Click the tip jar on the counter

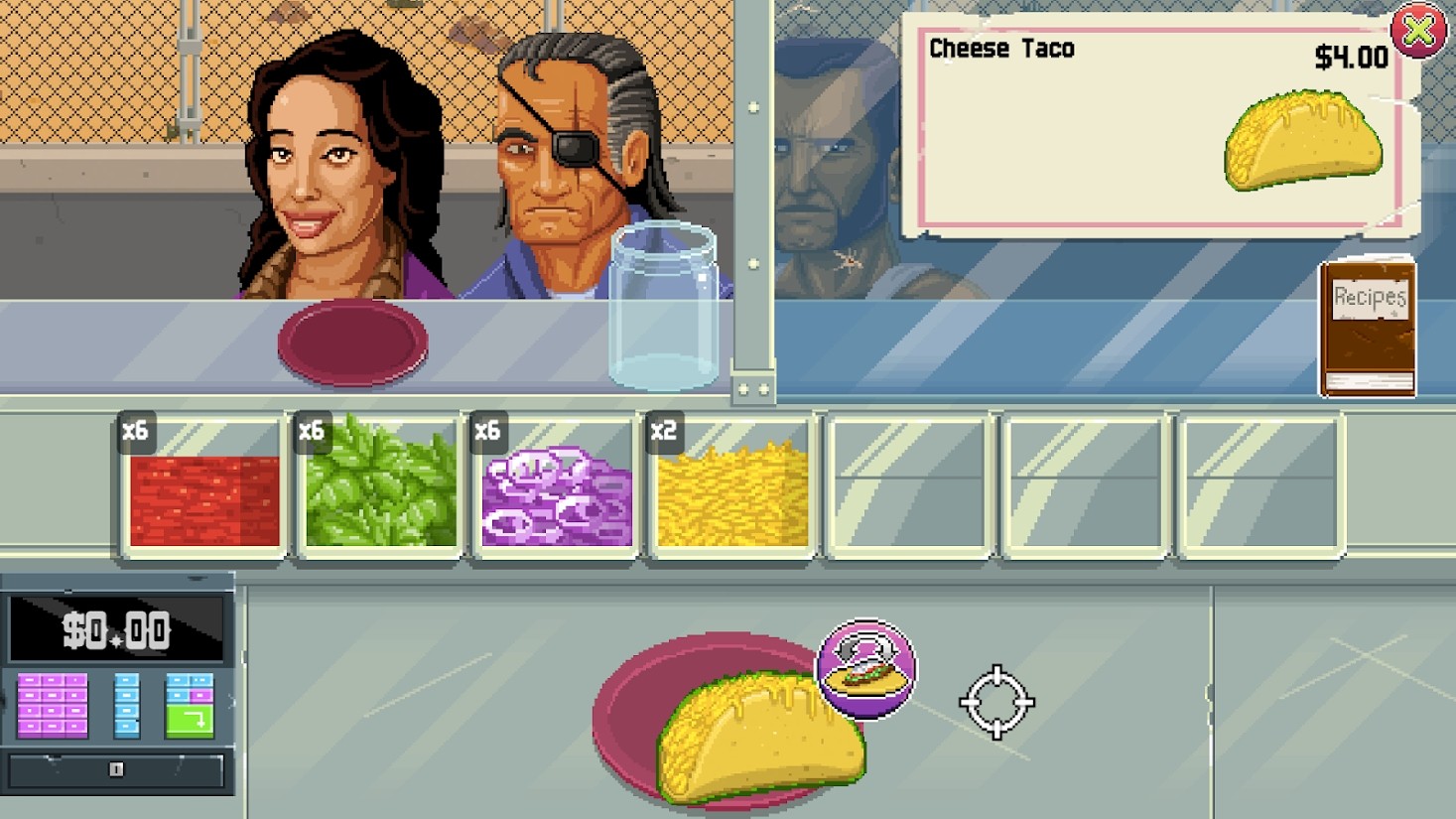[663, 303]
